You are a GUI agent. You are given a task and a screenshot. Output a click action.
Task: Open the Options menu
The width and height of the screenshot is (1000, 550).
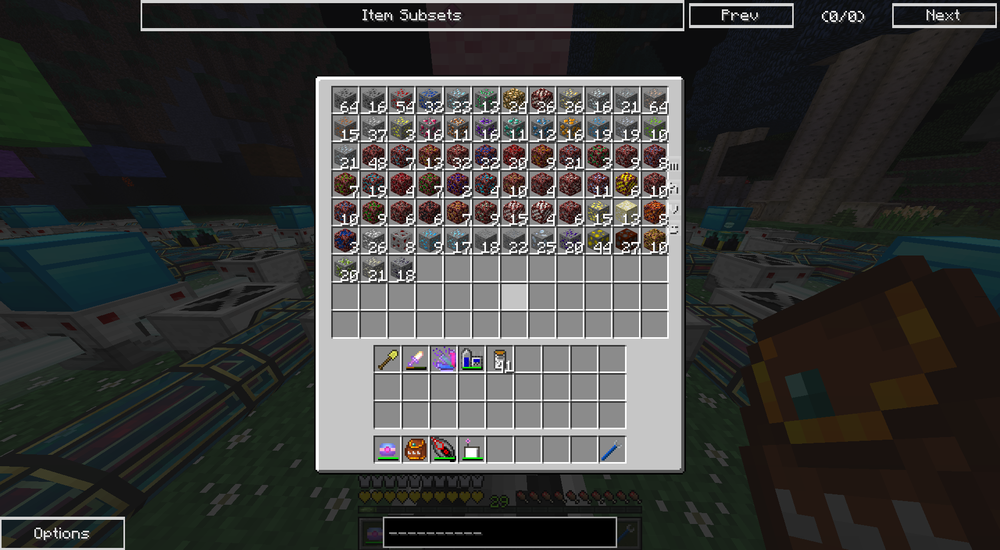tap(62, 533)
